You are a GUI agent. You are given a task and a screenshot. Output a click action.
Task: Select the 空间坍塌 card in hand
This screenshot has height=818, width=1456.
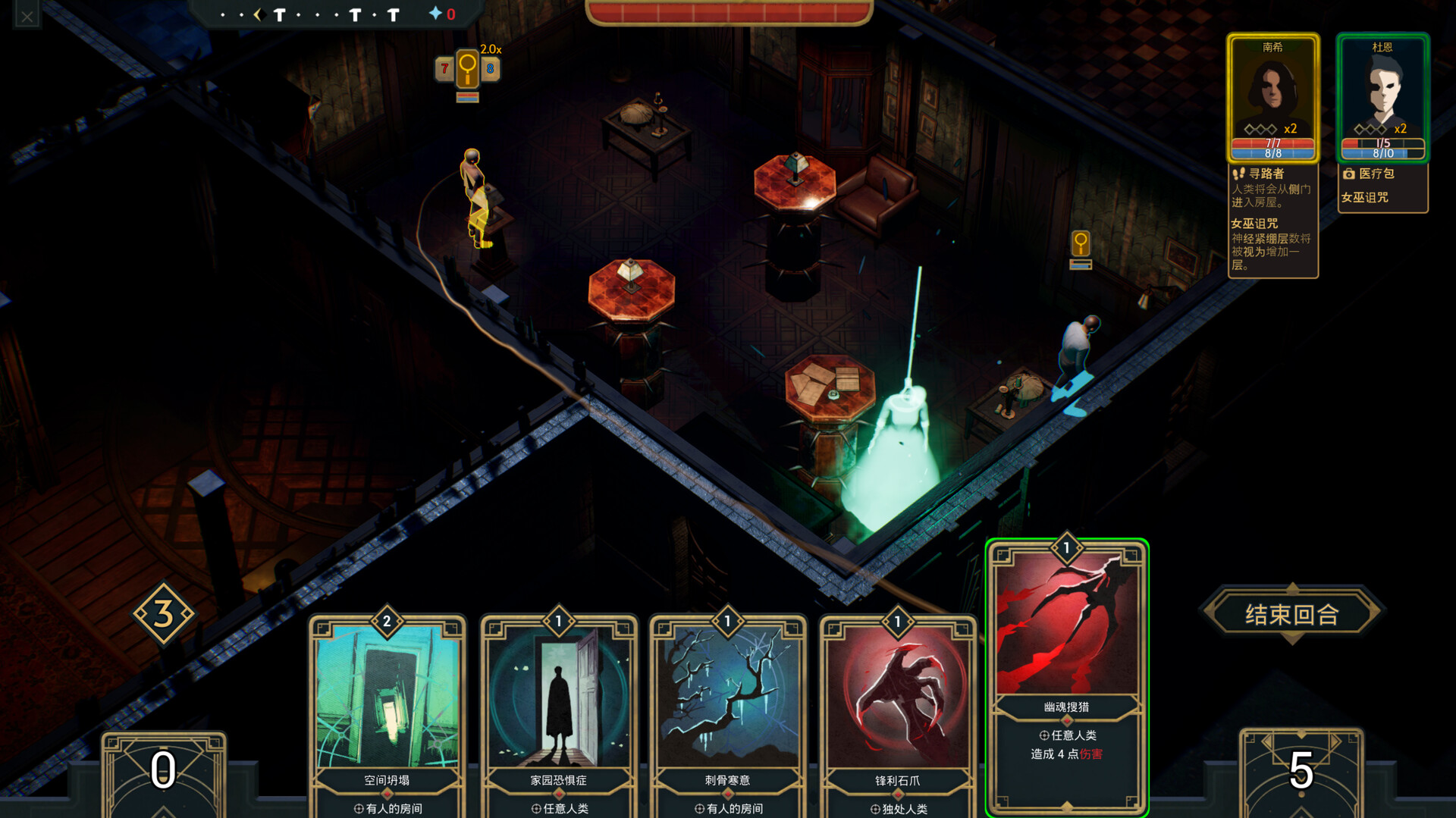point(387,705)
